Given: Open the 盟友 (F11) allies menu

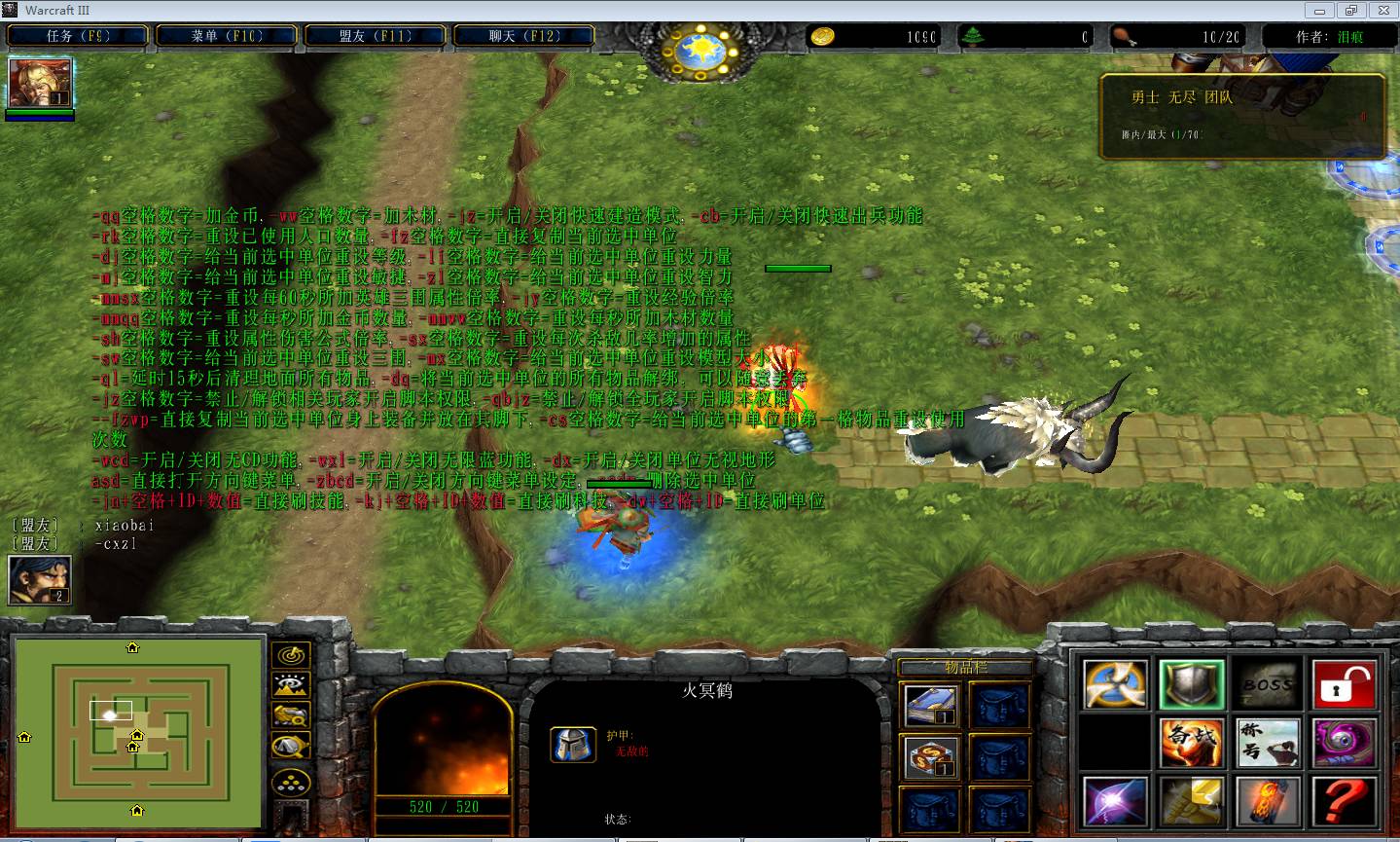Looking at the screenshot, I should (x=376, y=36).
